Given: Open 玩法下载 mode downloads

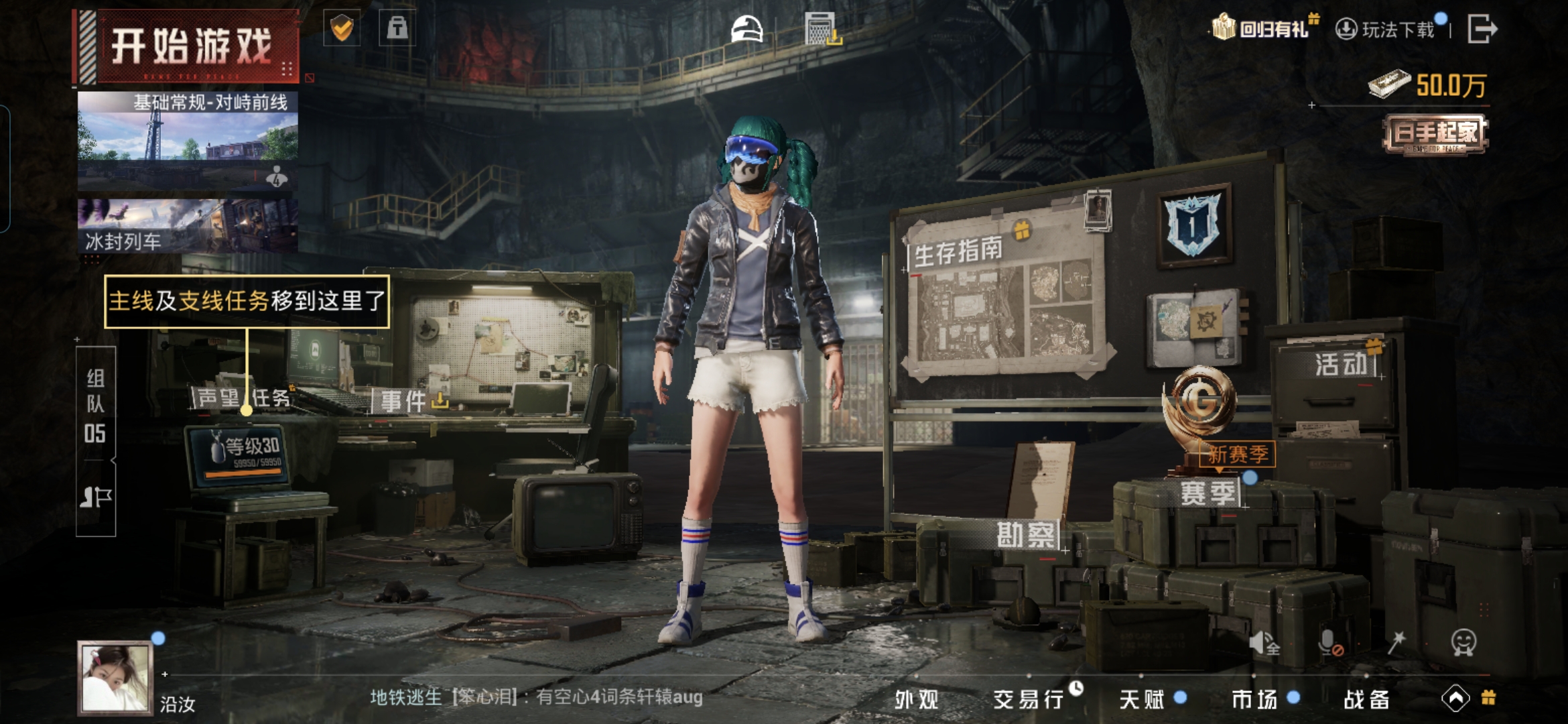Looking at the screenshot, I should 1387,29.
